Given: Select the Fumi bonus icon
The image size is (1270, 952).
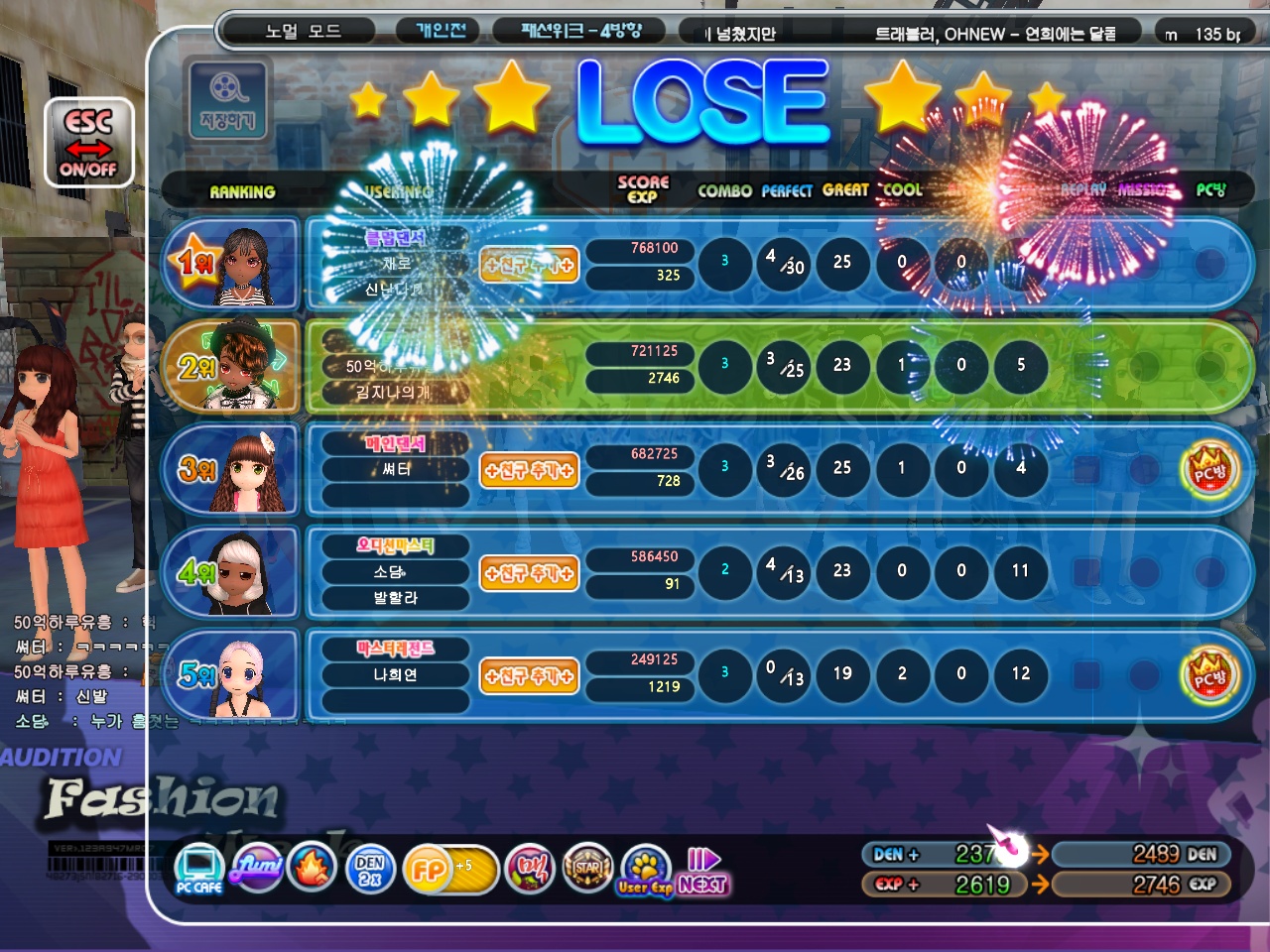Looking at the screenshot, I should click(258, 868).
